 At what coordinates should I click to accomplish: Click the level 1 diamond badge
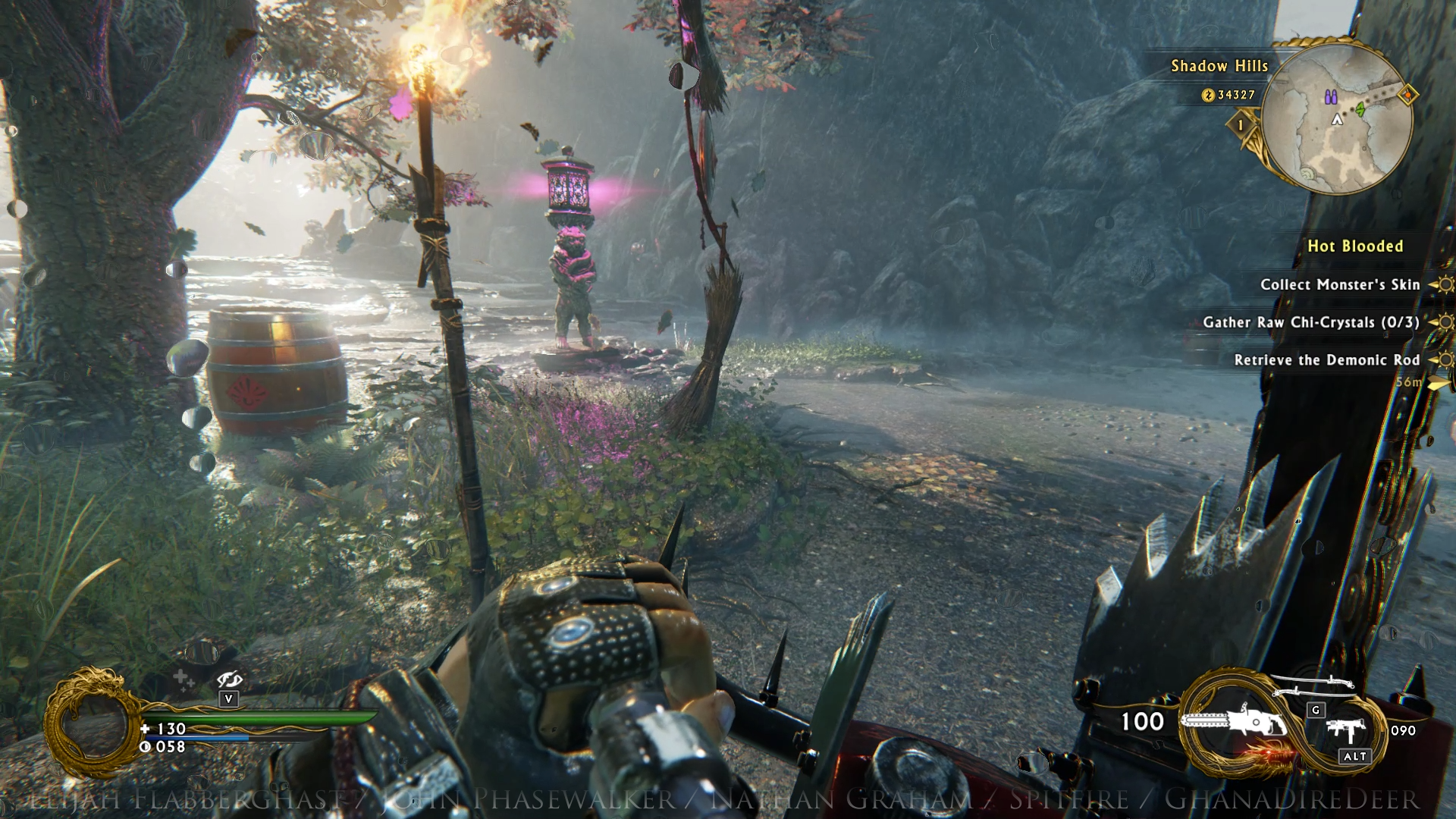[x=1241, y=124]
